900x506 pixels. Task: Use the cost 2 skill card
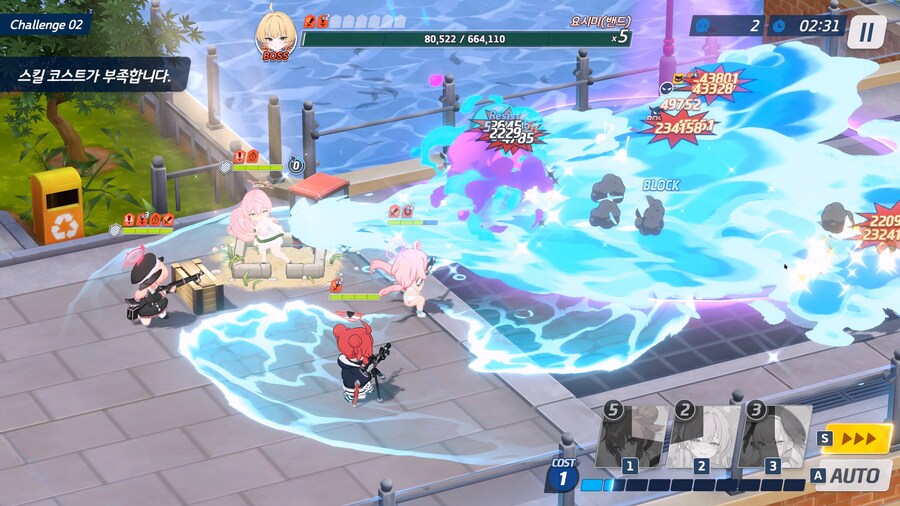(x=703, y=438)
